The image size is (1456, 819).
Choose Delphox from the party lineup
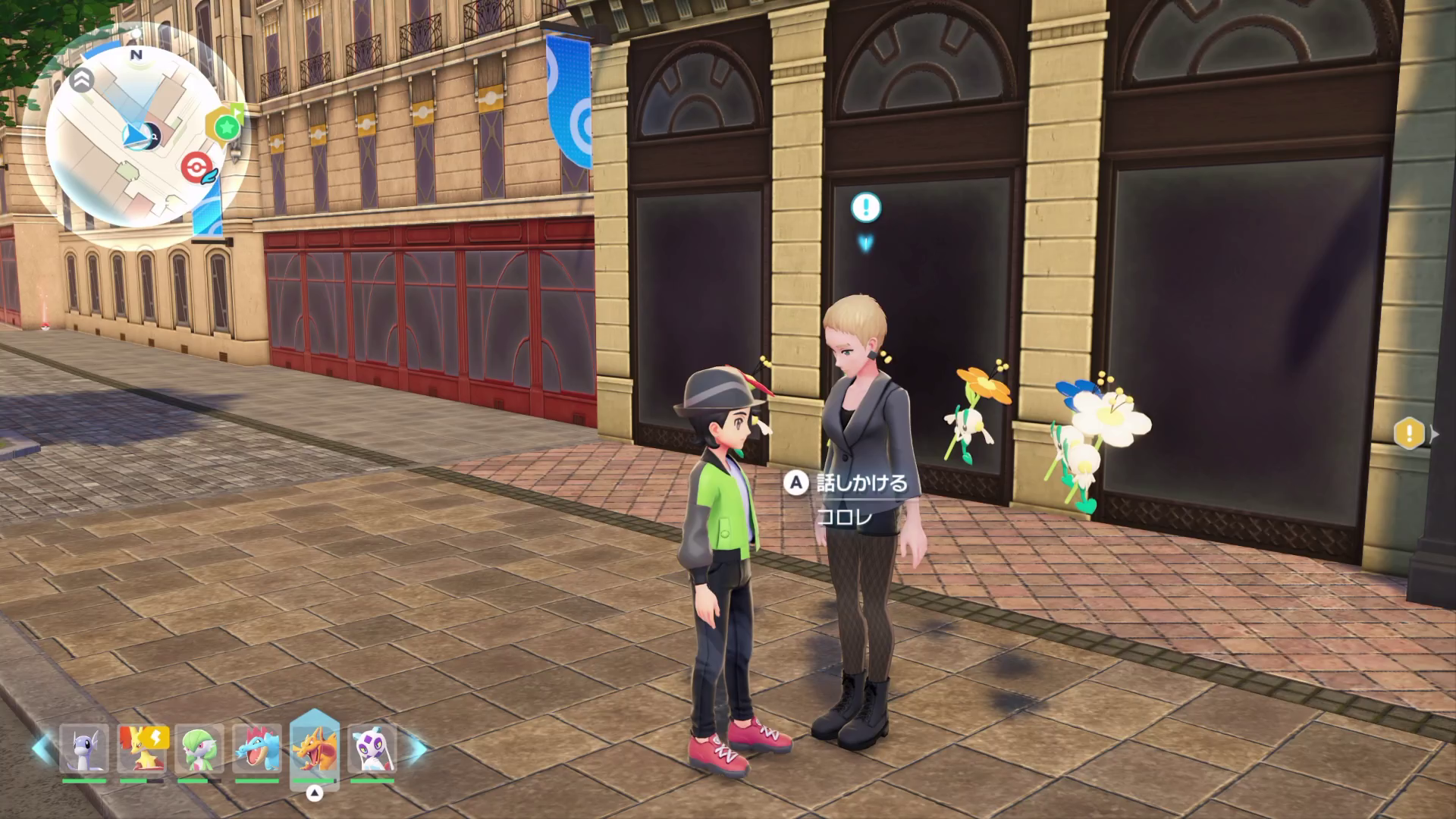(143, 748)
